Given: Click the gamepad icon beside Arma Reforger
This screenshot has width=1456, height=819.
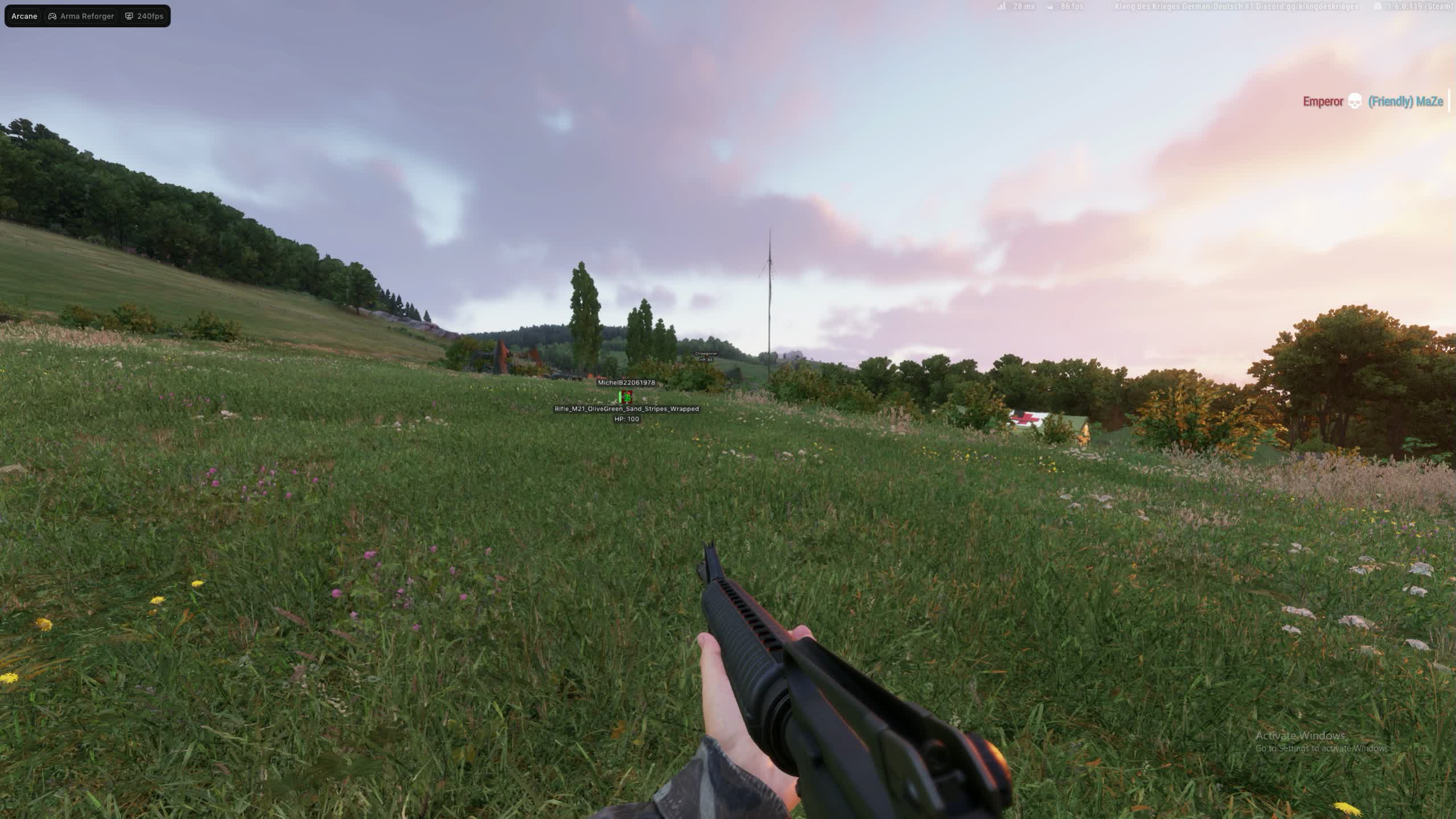Looking at the screenshot, I should tap(52, 16).
